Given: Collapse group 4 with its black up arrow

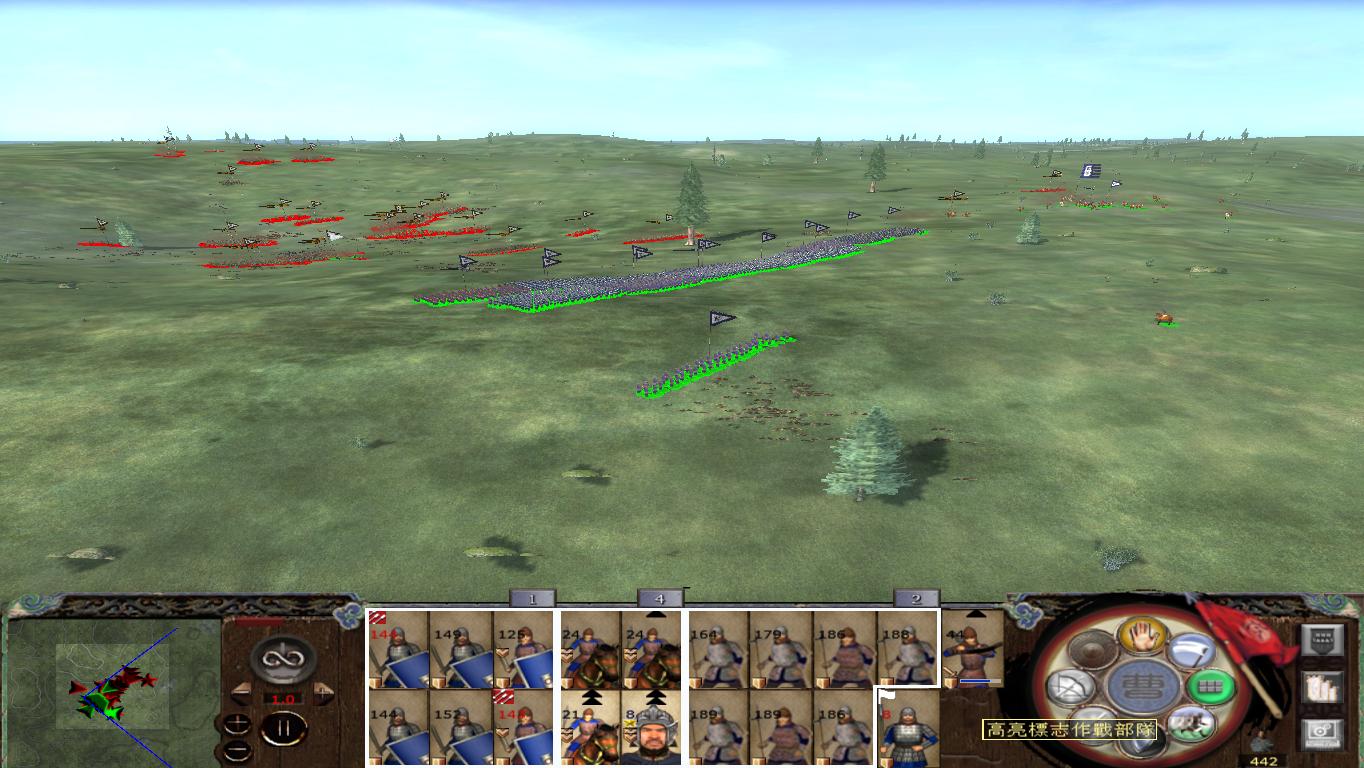Looking at the screenshot, I should click(655, 614).
